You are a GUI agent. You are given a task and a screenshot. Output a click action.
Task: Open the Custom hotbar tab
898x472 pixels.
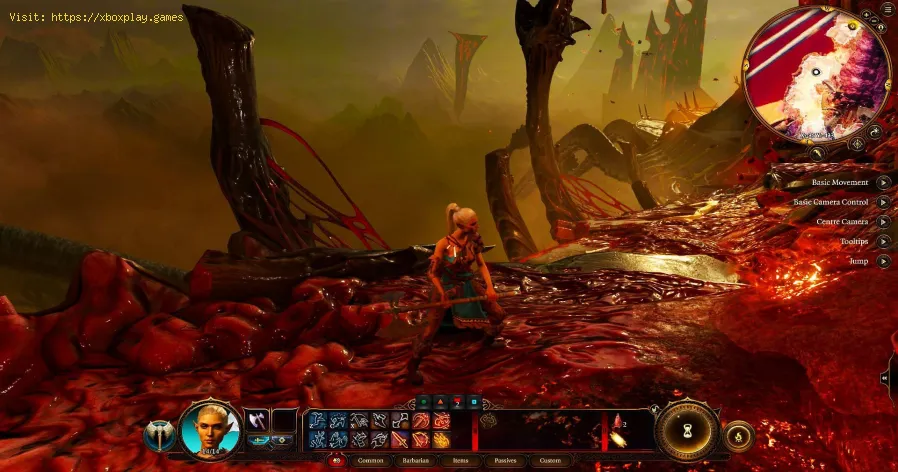548,461
